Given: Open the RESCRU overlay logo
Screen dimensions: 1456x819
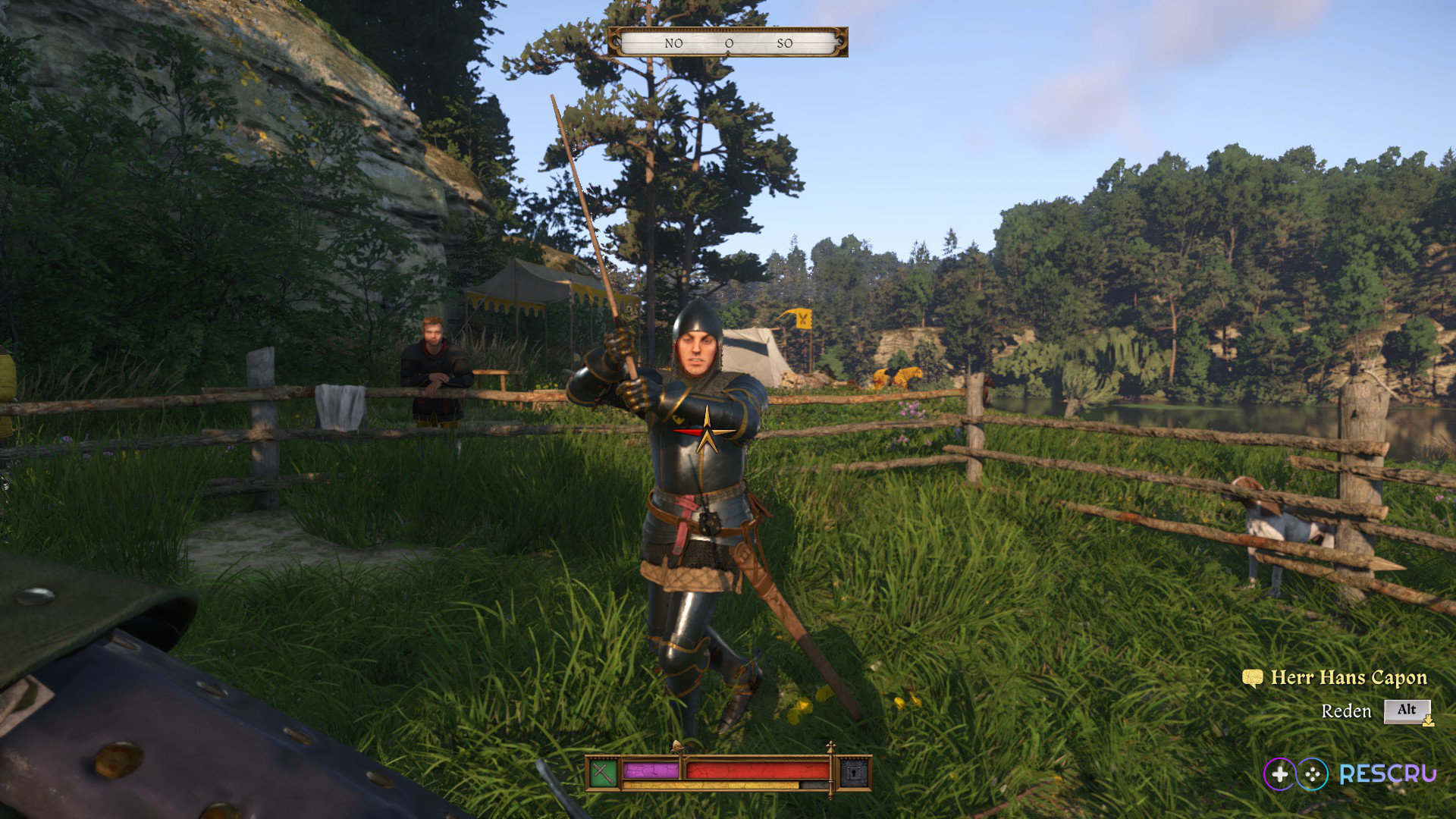Looking at the screenshot, I should [x=1350, y=773].
